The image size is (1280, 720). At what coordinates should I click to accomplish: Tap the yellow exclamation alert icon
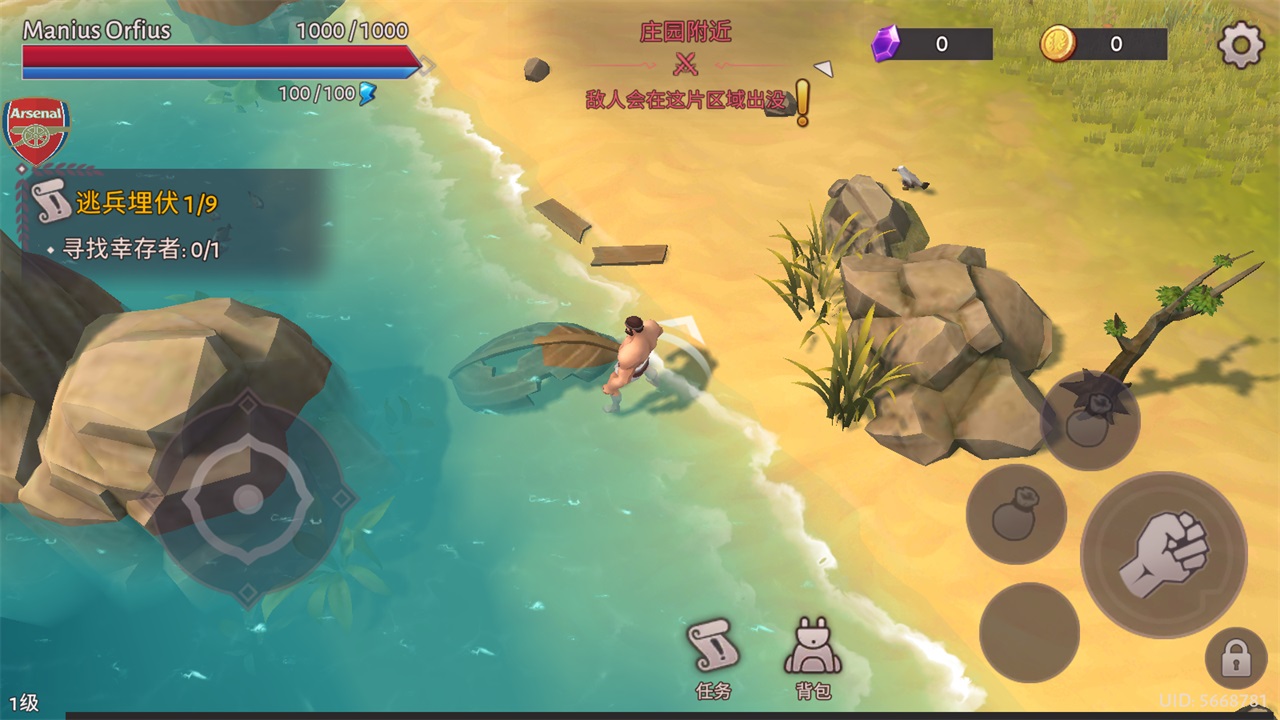tap(802, 103)
